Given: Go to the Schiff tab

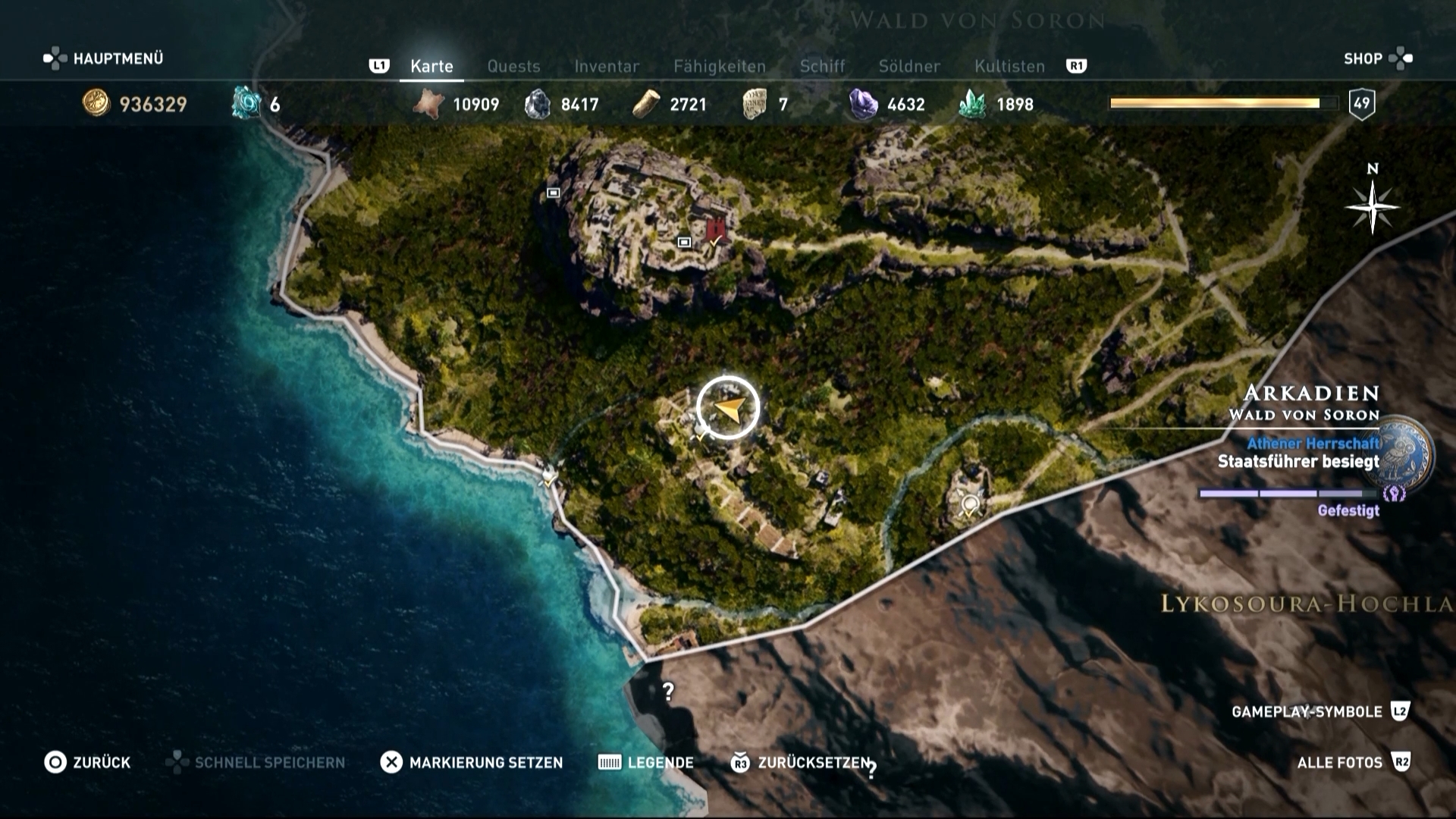Looking at the screenshot, I should click(822, 67).
